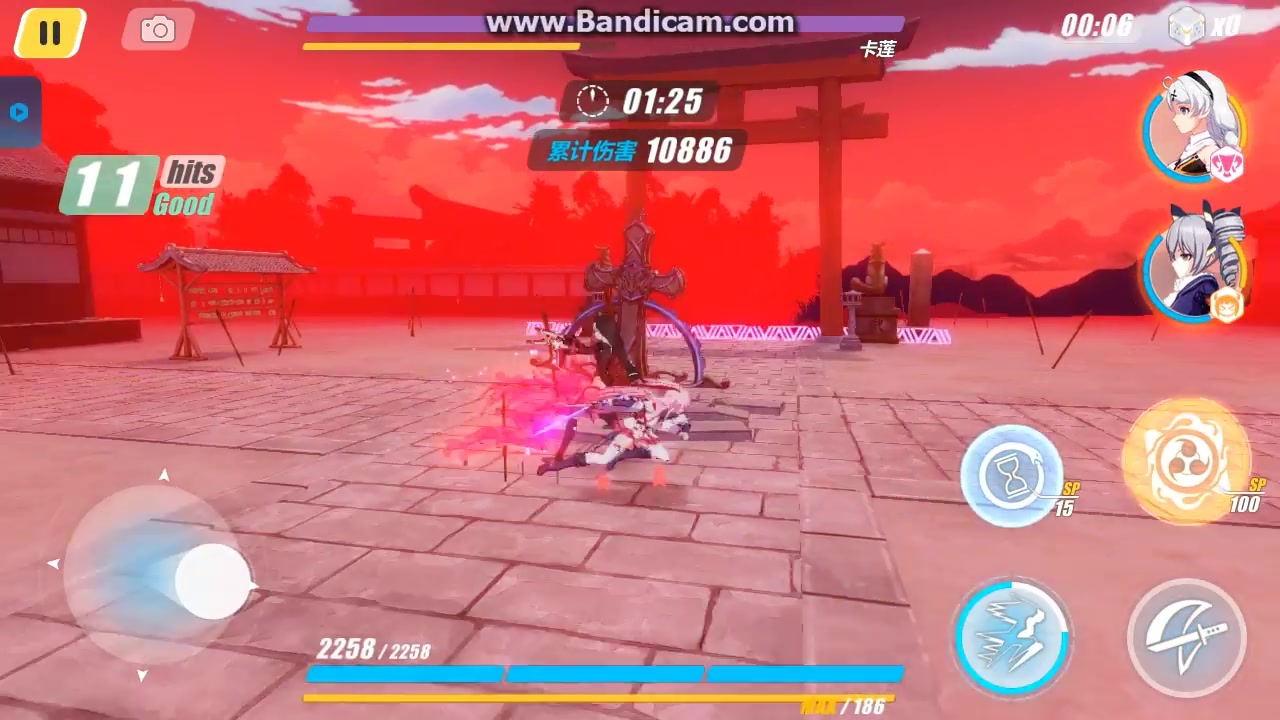1280x720 pixels.
Task: Pause the battle
Action: coord(49,32)
